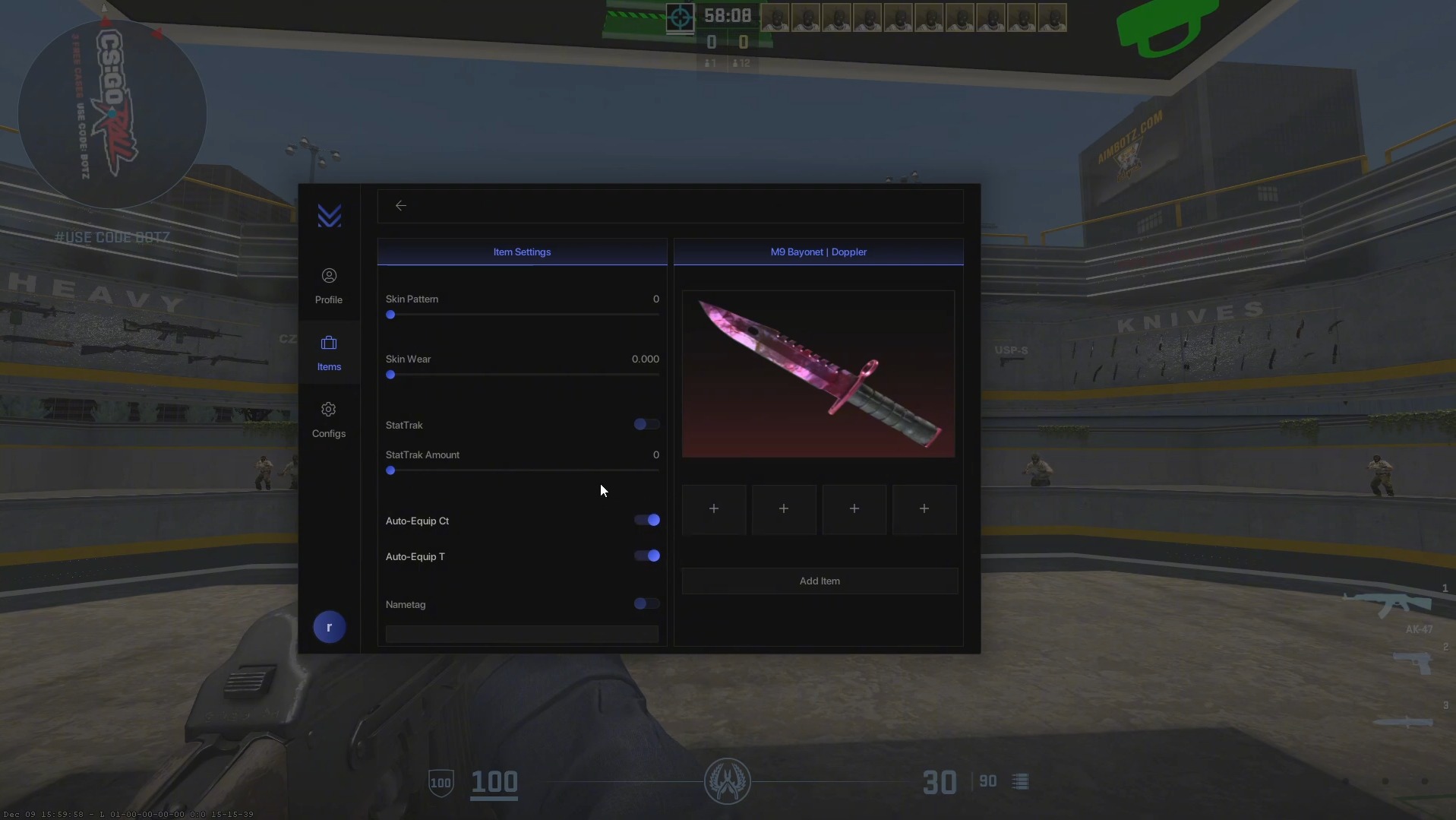
Task: Switch to the Item Settings tab
Action: coord(522,252)
